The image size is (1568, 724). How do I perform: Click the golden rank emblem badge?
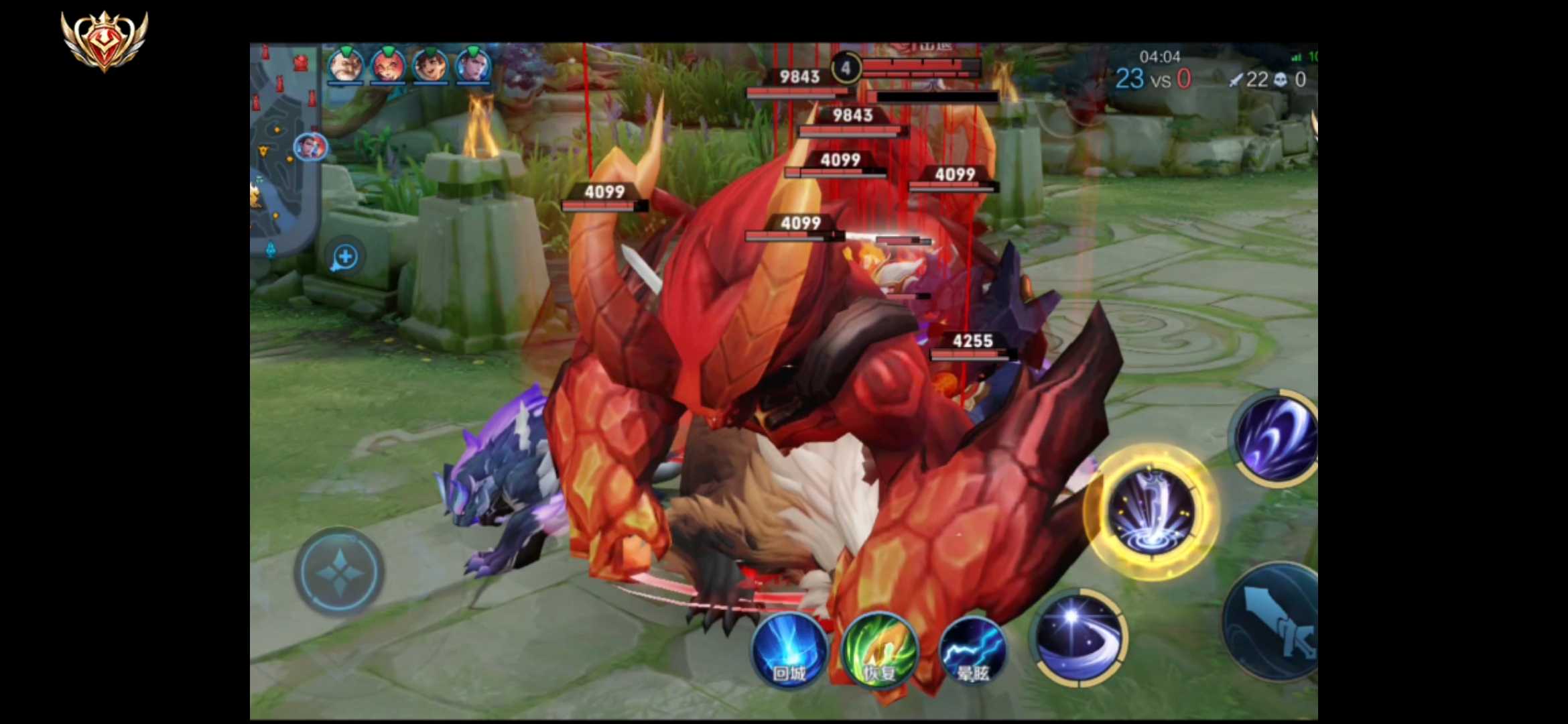pos(105,40)
